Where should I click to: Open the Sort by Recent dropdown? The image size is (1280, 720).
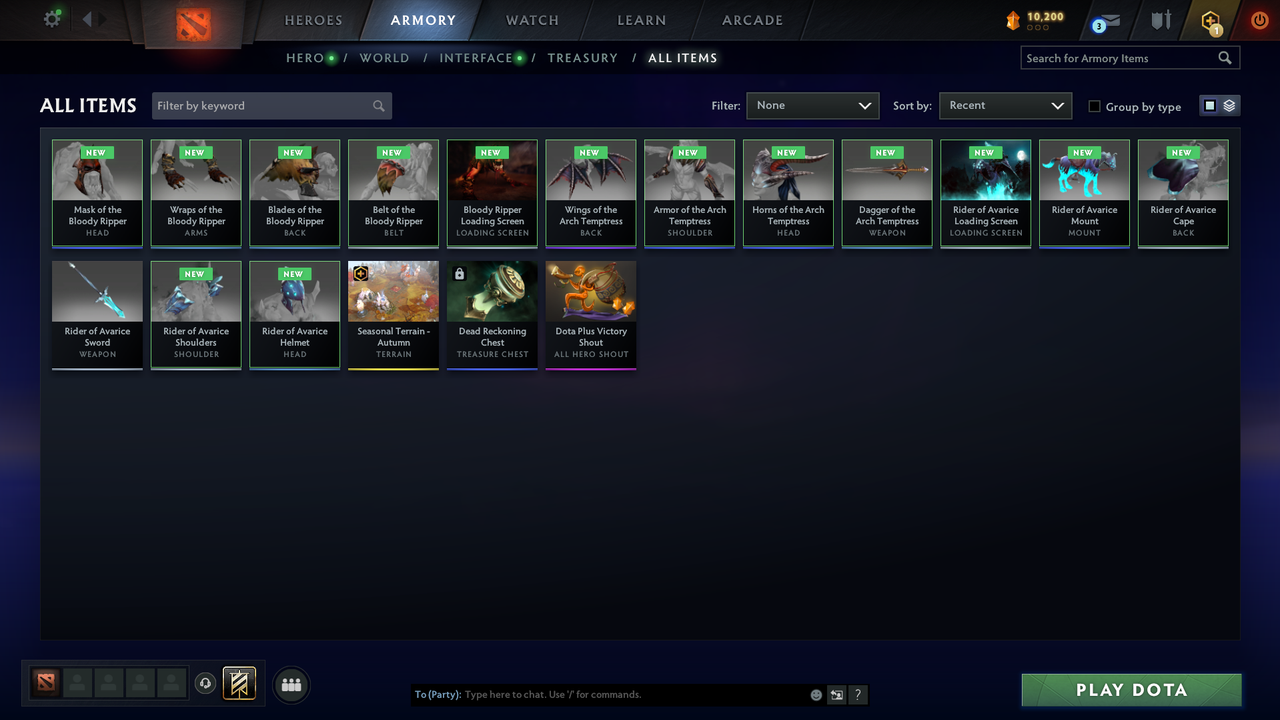pyautogui.click(x=1005, y=105)
